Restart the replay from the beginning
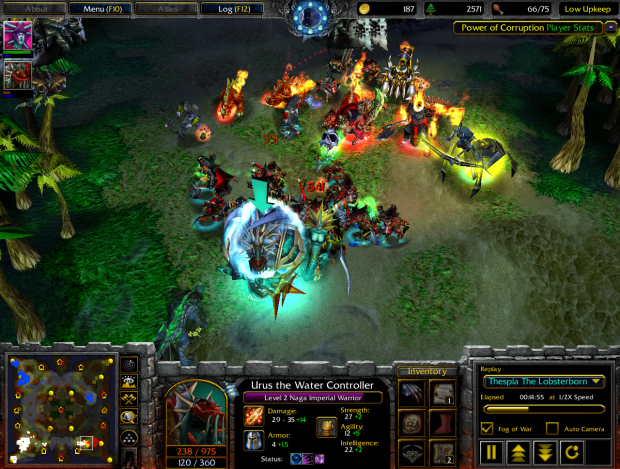The height and width of the screenshot is (469, 620). [x=571, y=452]
